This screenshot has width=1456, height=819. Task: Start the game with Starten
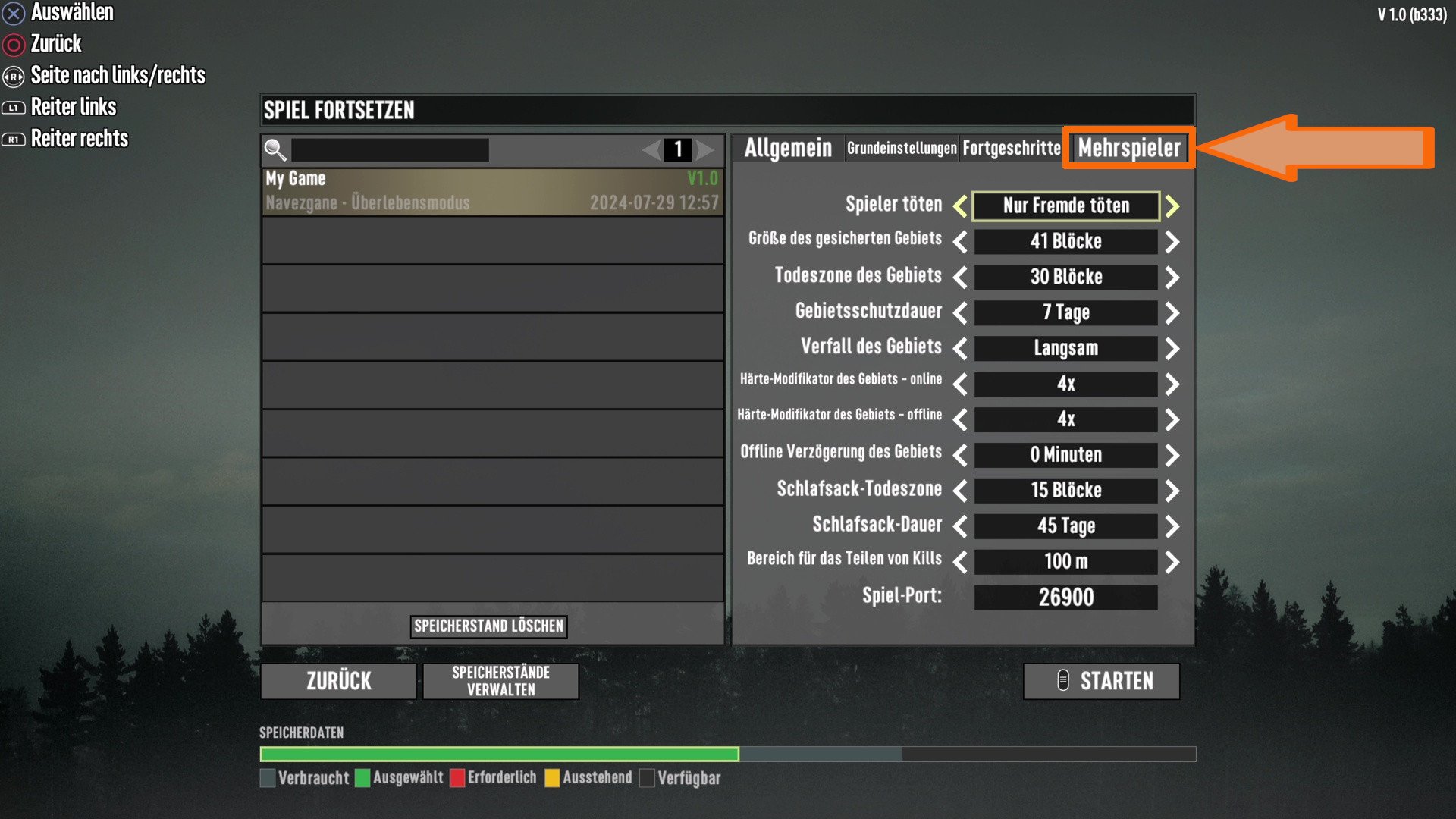pos(1101,681)
